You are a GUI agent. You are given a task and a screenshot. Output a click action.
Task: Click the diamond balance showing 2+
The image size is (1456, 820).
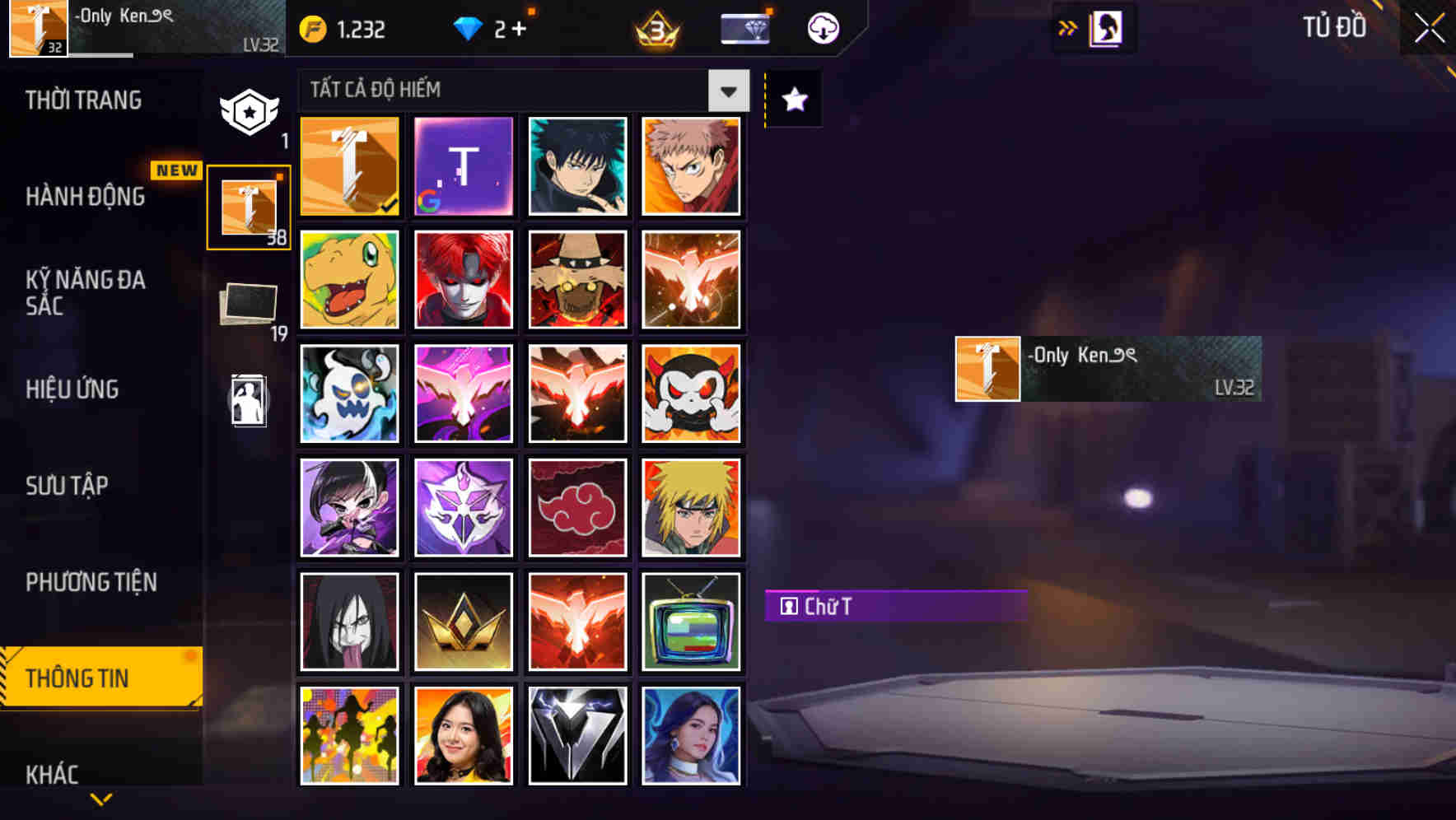coord(492,27)
